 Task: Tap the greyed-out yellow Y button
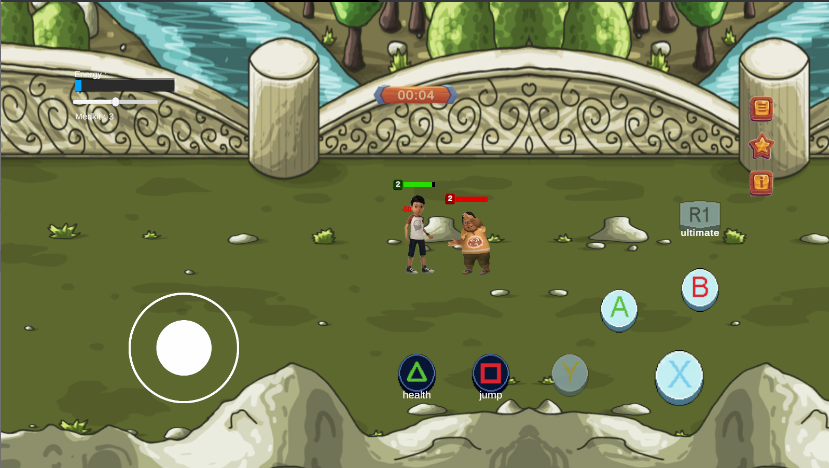[570, 374]
